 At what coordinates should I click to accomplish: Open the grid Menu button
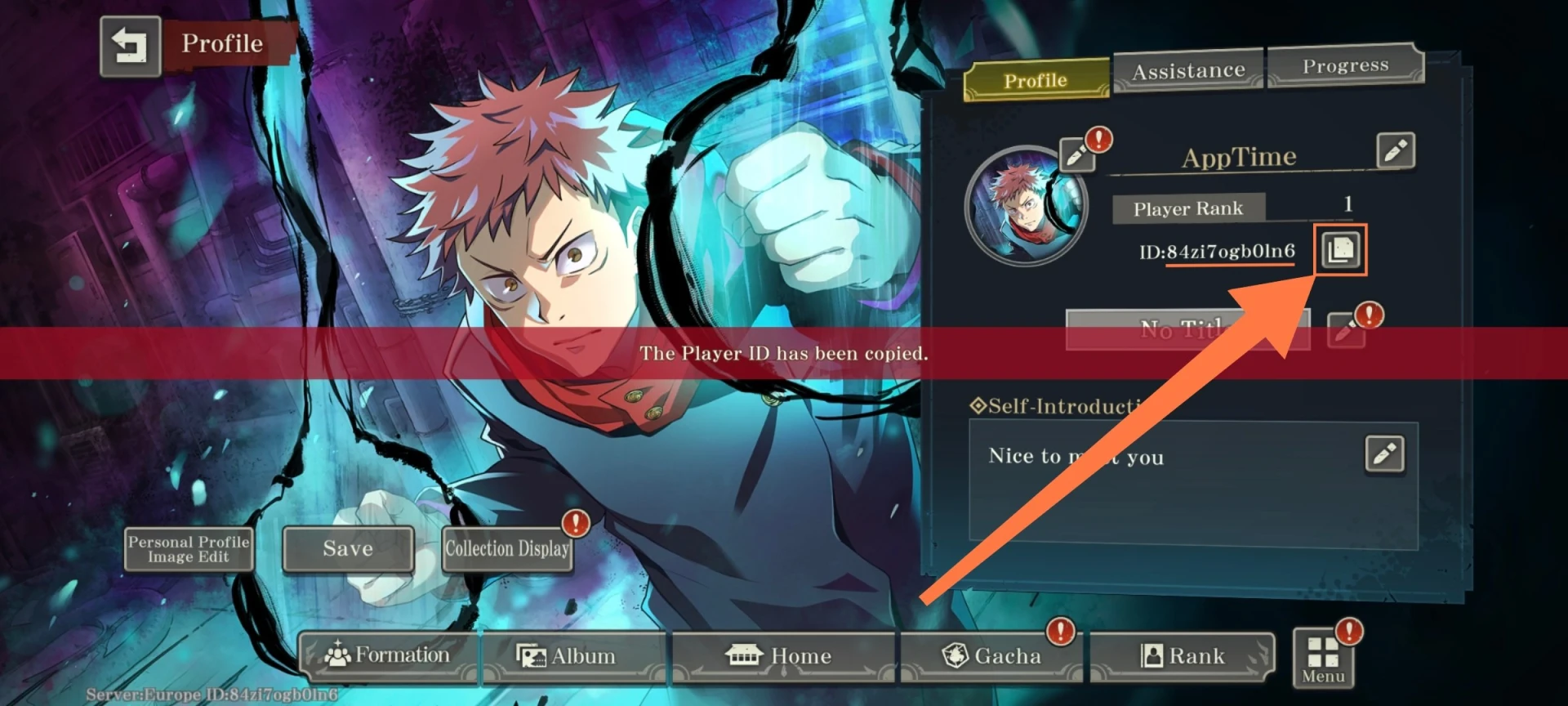click(1323, 659)
